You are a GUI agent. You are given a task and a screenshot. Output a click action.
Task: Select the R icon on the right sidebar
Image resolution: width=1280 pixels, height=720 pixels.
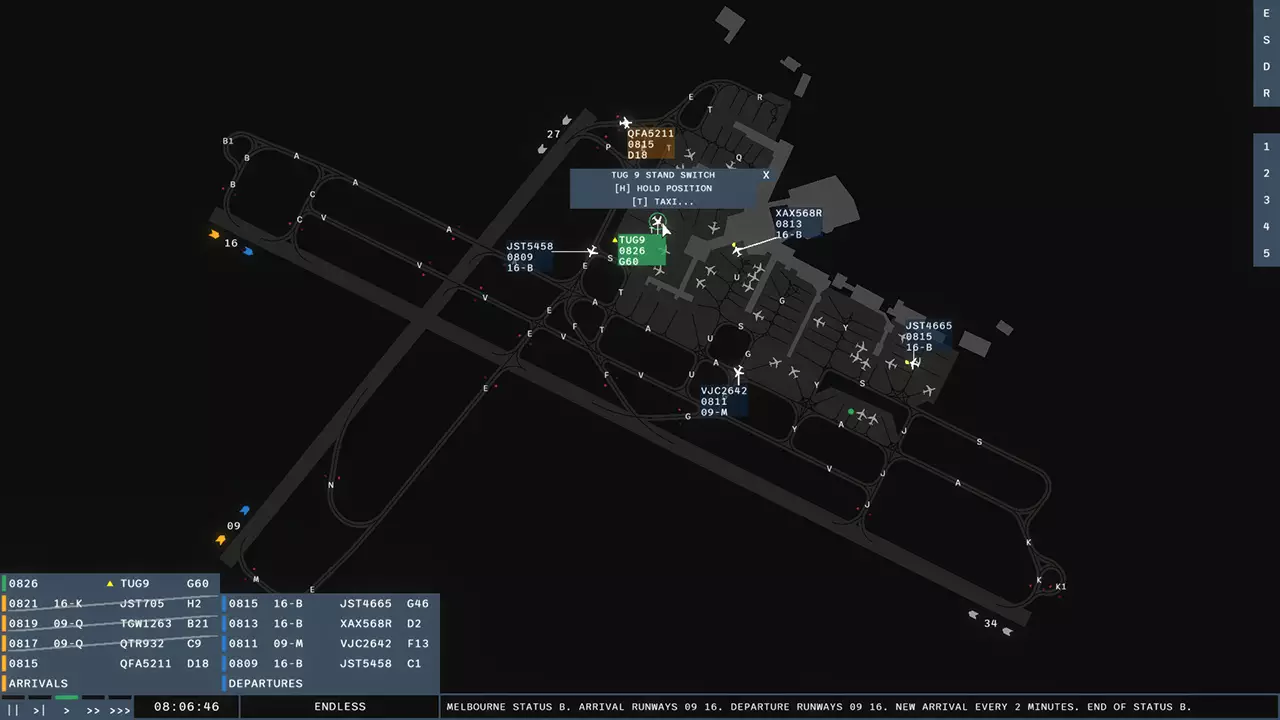1265,93
